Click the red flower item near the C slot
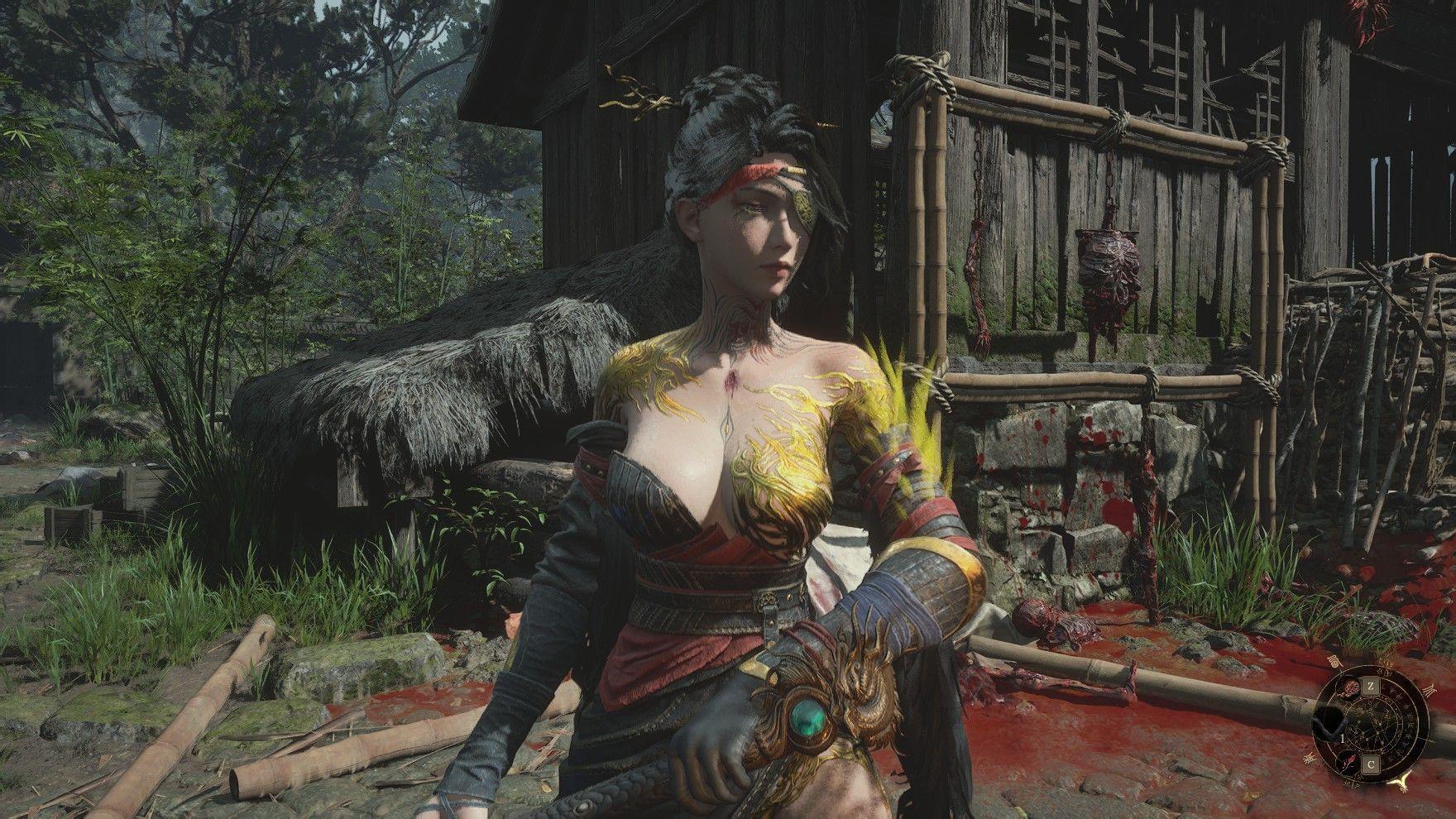The image size is (1456, 819). pos(1348,761)
